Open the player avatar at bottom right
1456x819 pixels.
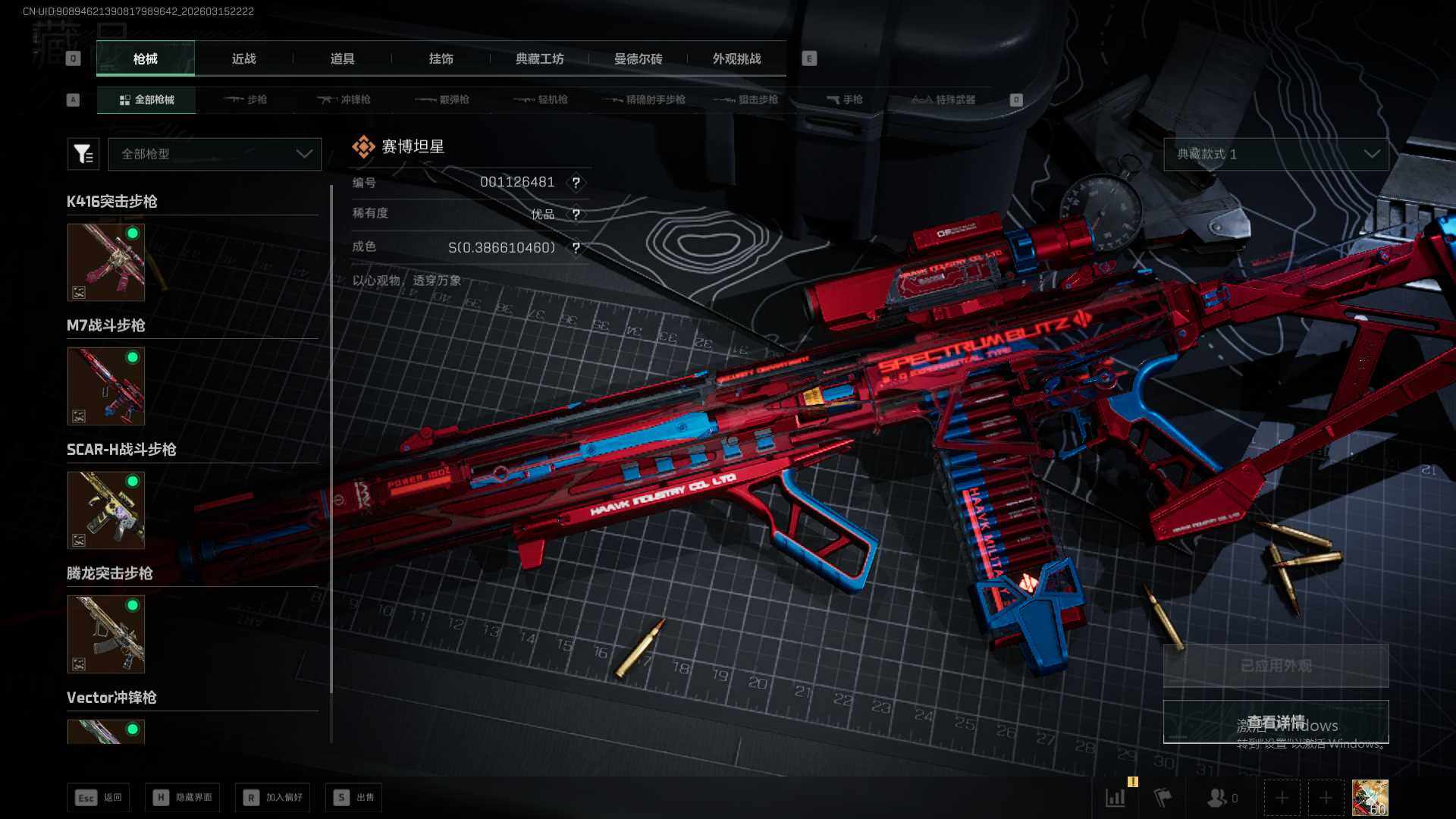coord(1370,798)
